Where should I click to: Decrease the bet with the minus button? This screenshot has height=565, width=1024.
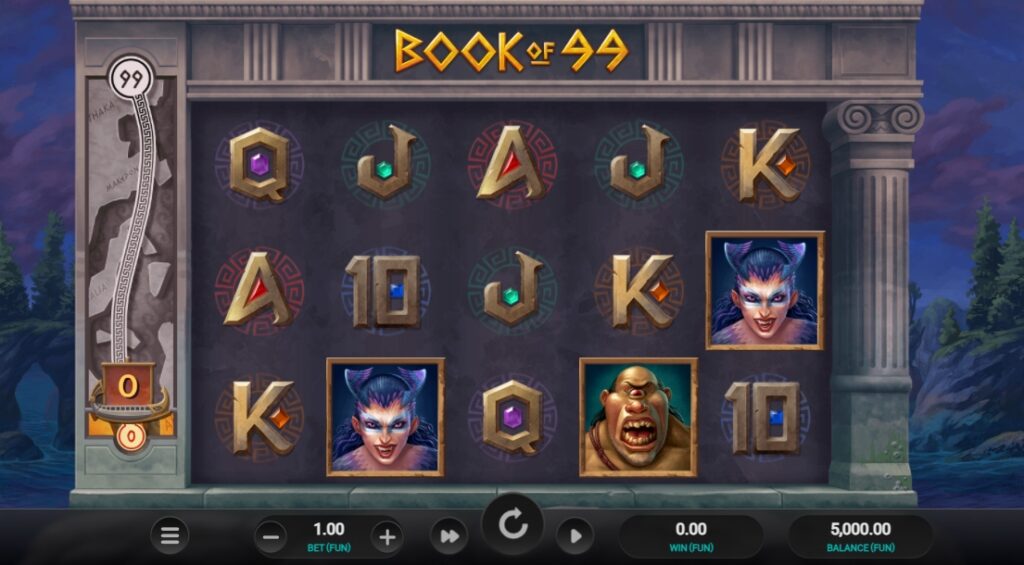[x=271, y=537]
